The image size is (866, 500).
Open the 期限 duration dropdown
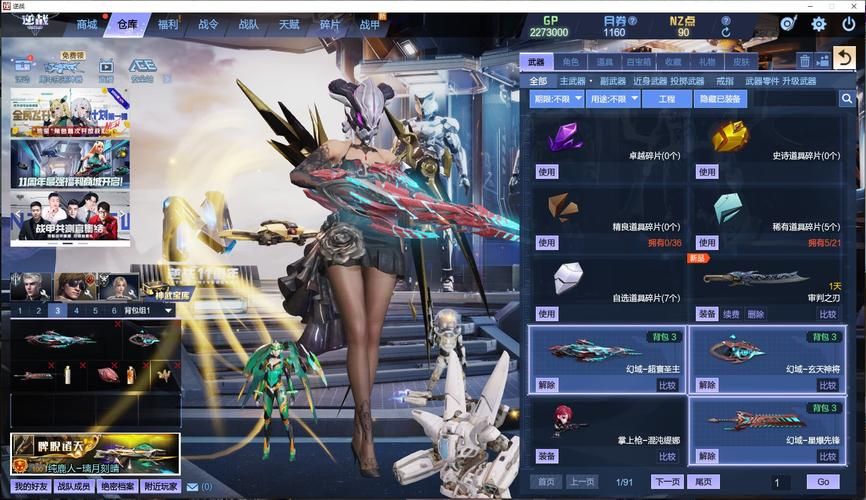point(557,99)
